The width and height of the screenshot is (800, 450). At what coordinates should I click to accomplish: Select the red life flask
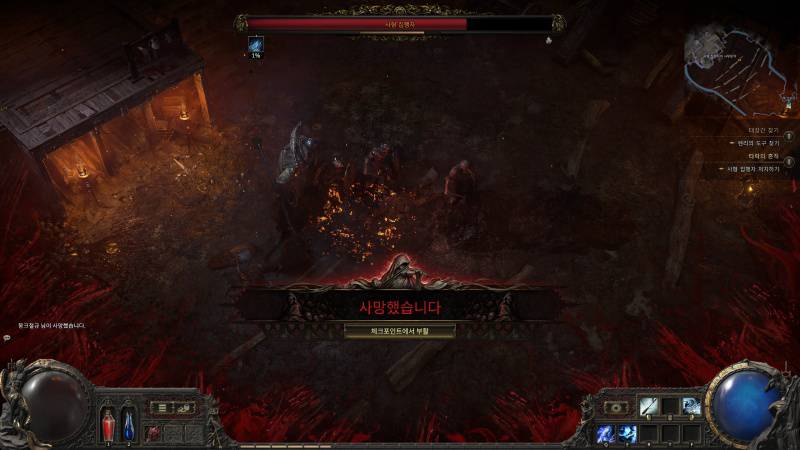click(108, 423)
